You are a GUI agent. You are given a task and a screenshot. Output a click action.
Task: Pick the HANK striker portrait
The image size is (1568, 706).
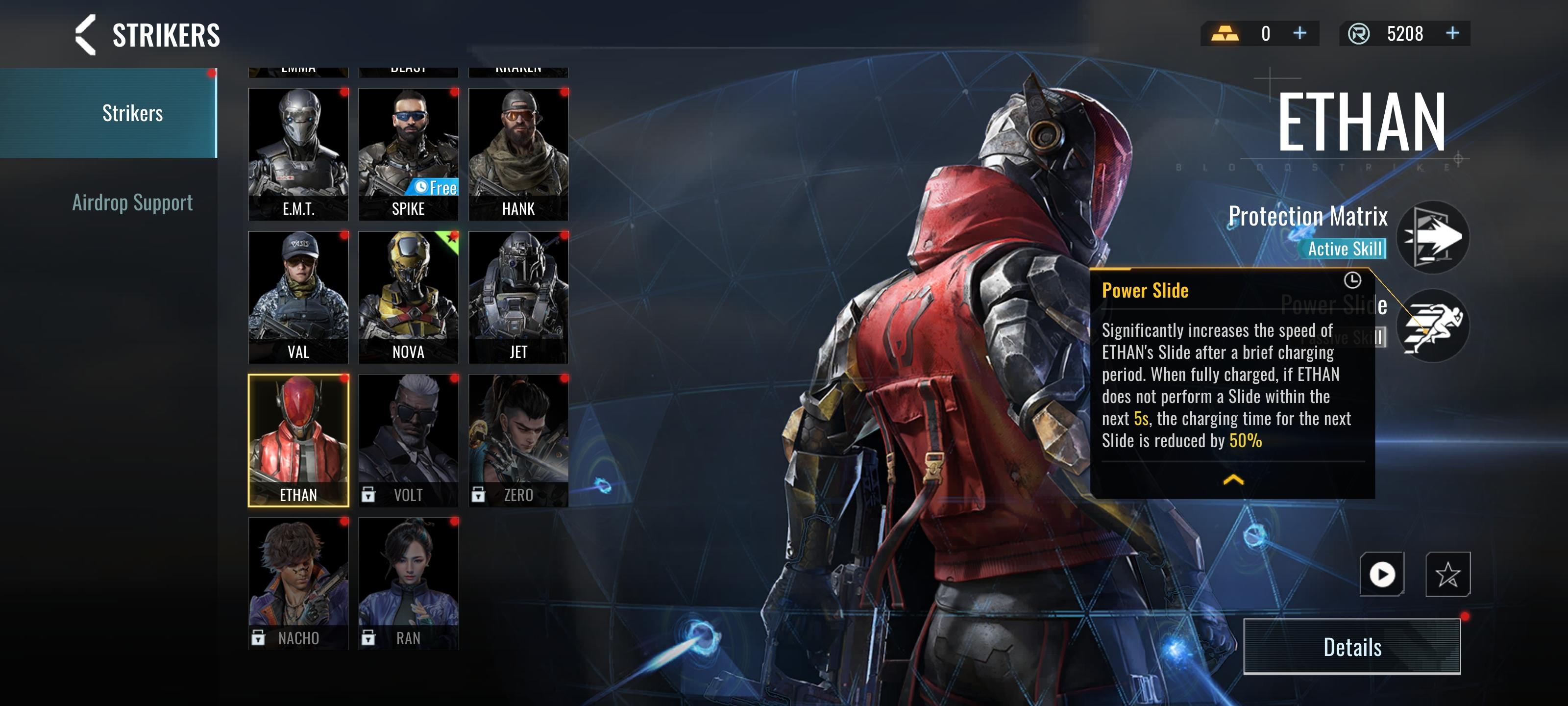(x=518, y=153)
